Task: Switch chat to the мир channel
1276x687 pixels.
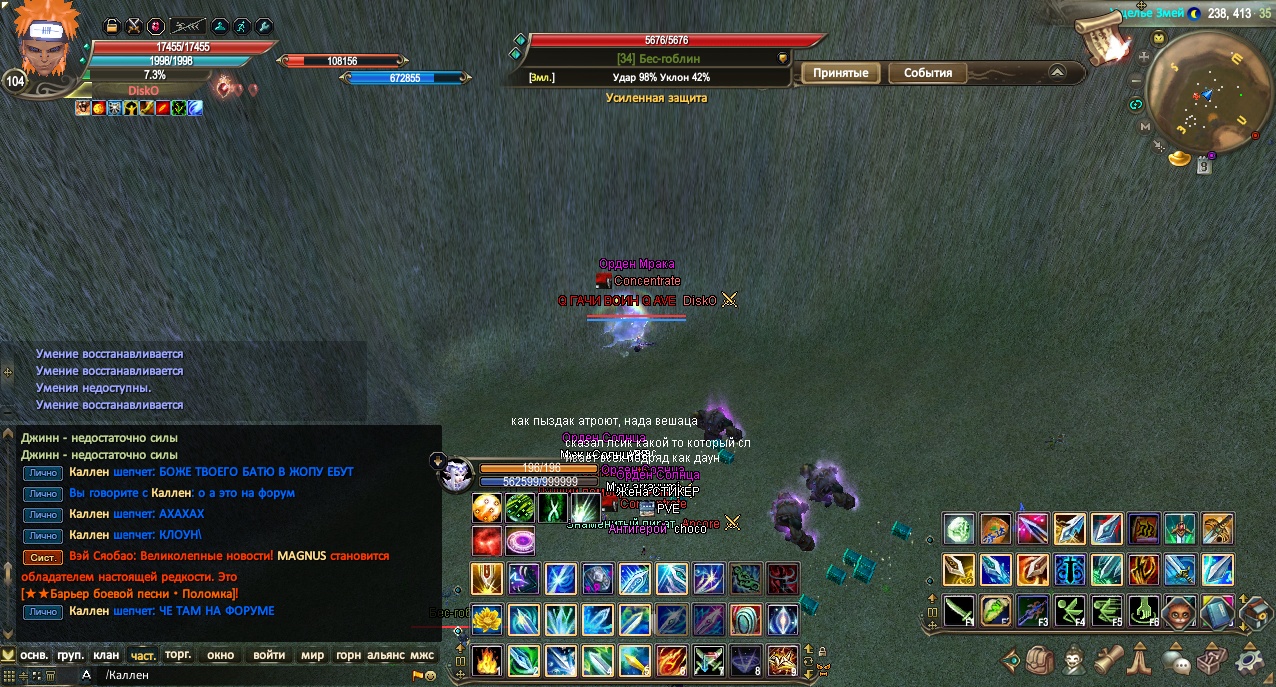Action: (x=313, y=656)
